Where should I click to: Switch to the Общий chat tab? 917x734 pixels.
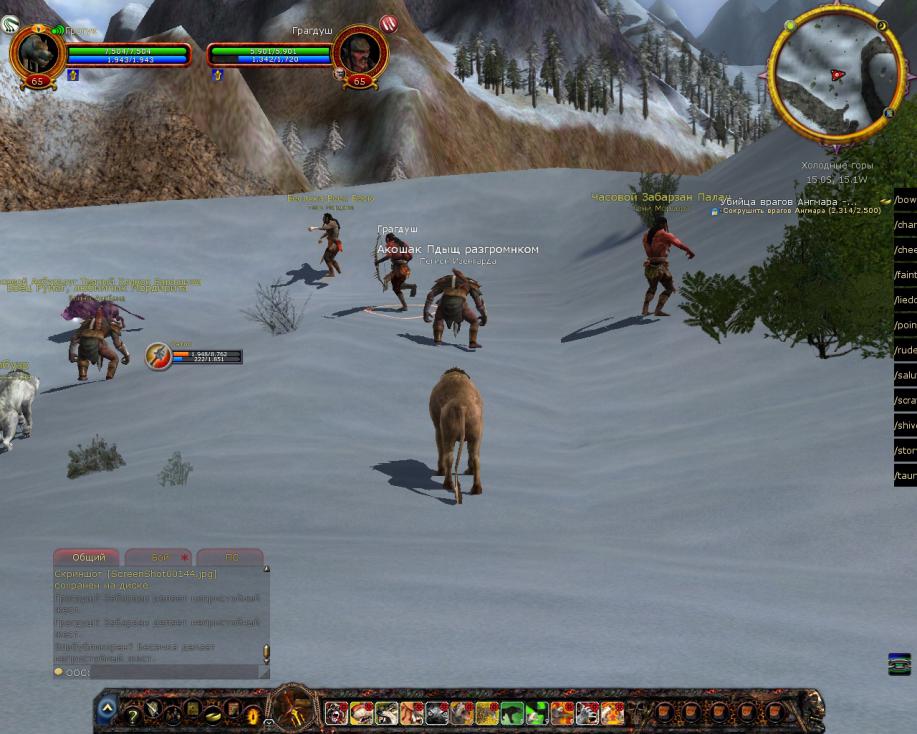click(87, 557)
